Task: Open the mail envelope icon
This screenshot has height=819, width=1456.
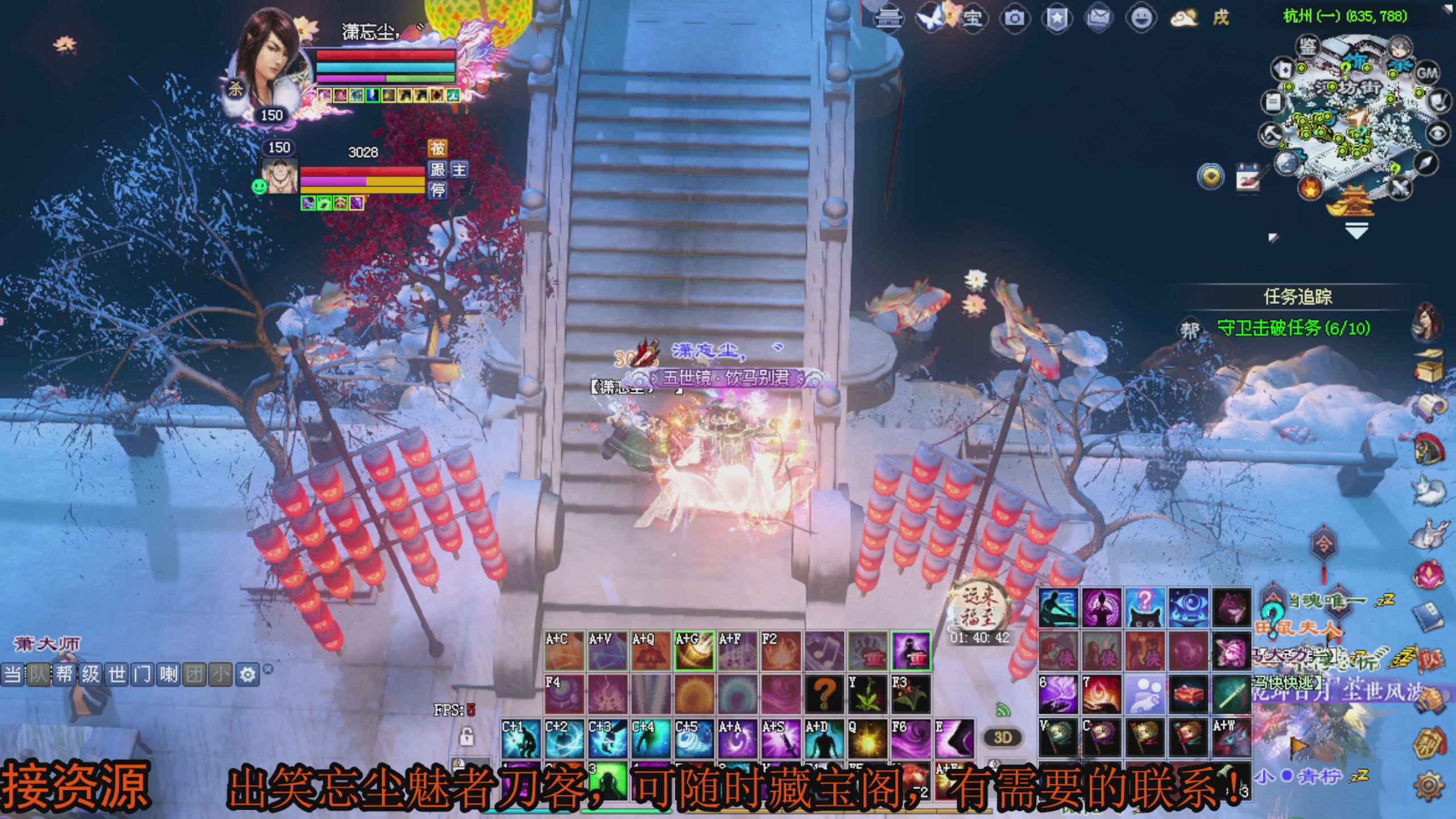Action: pyautogui.click(x=1099, y=18)
